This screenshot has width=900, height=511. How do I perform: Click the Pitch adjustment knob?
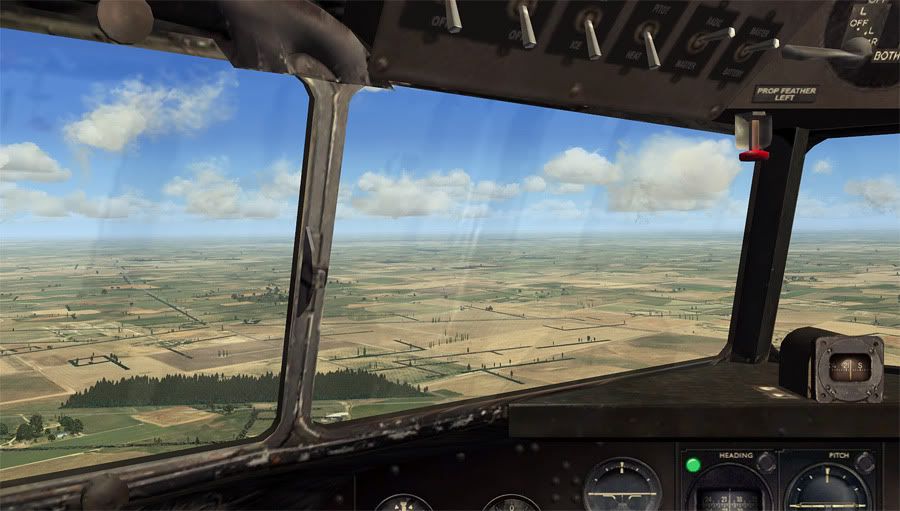(865, 463)
